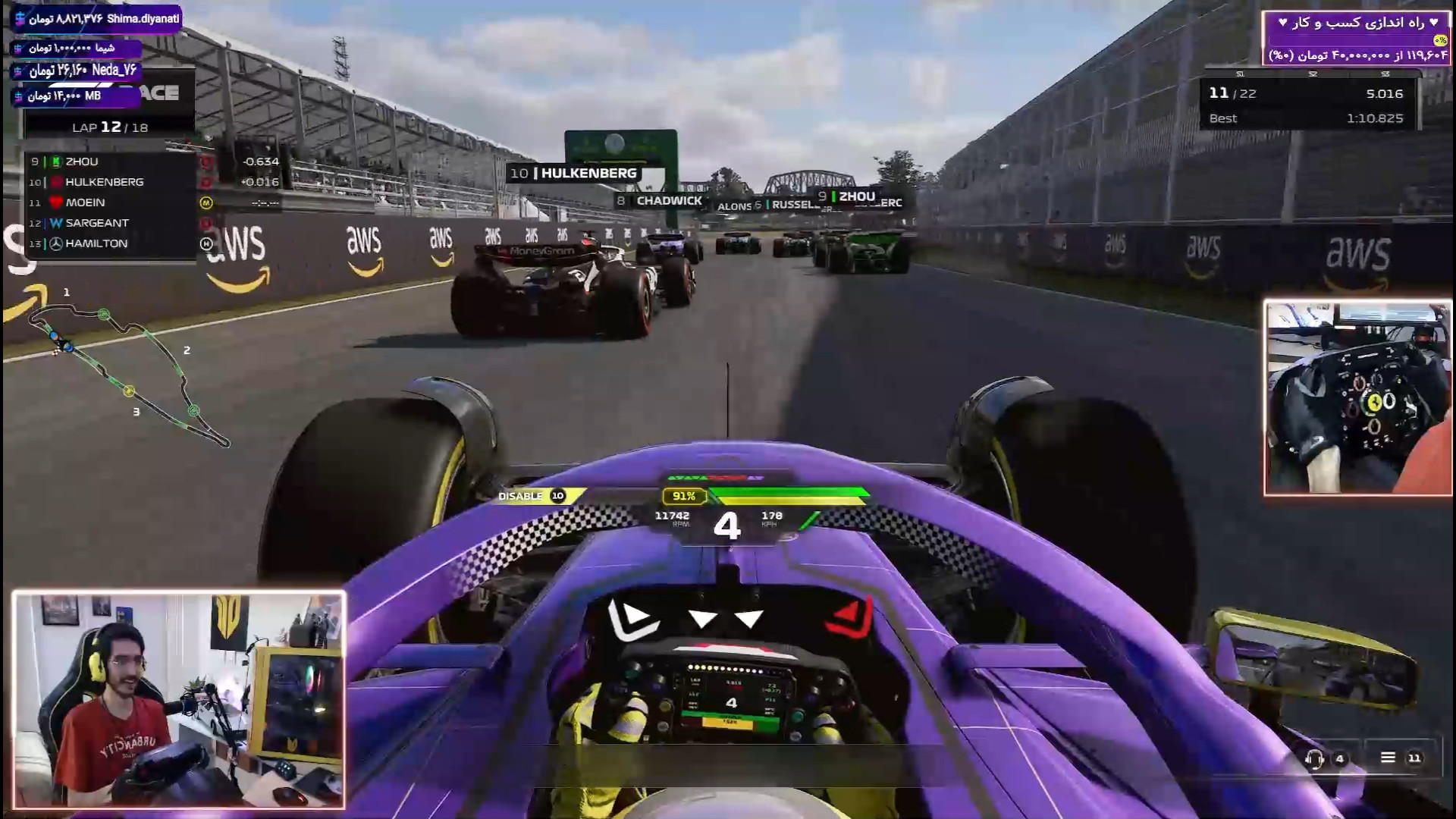Image resolution: width=1456 pixels, height=819 pixels.
Task: Click the Shima.diyanati top donor entry
Action: coord(97,18)
